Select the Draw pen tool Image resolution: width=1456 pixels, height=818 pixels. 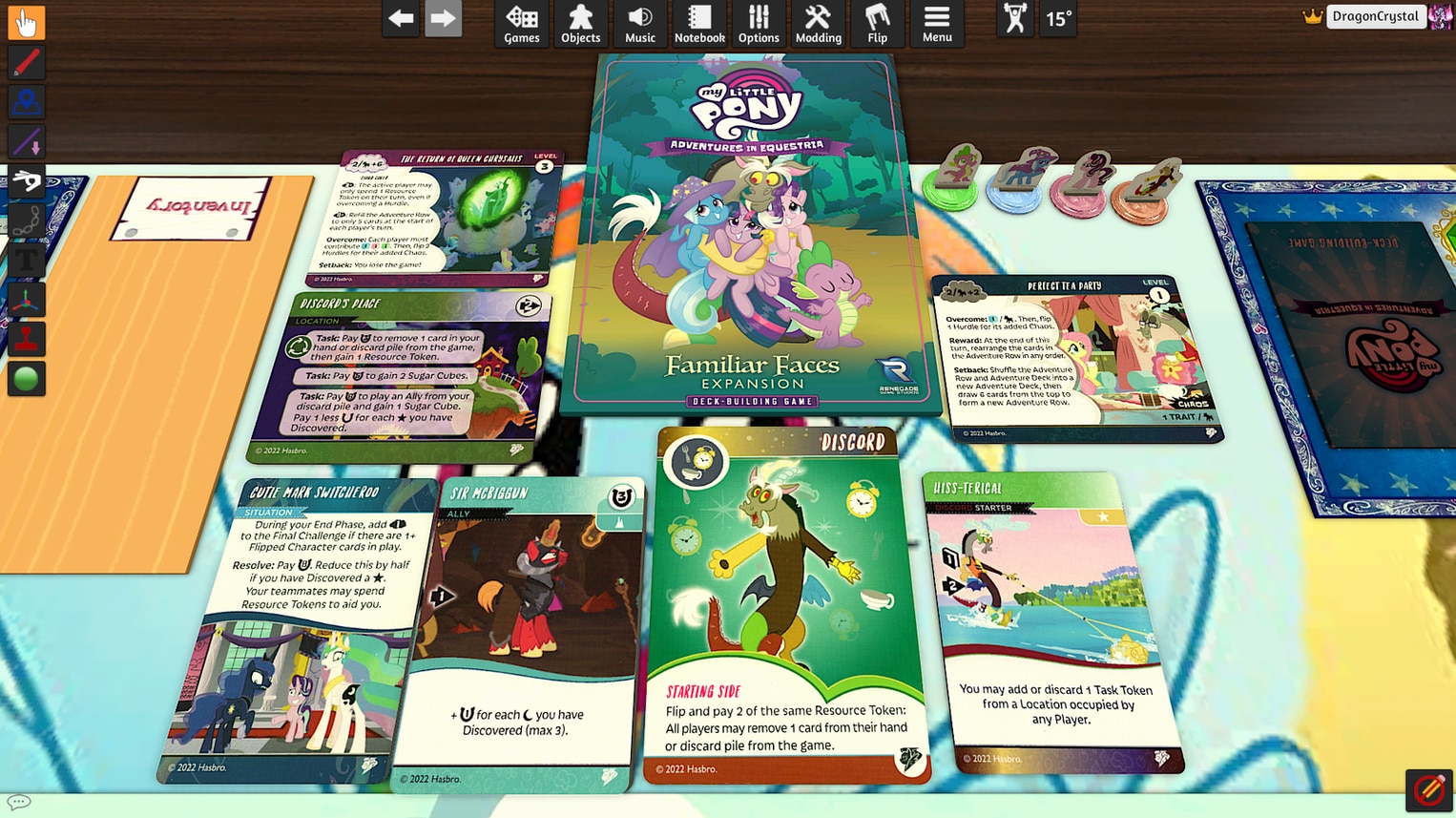click(26, 63)
